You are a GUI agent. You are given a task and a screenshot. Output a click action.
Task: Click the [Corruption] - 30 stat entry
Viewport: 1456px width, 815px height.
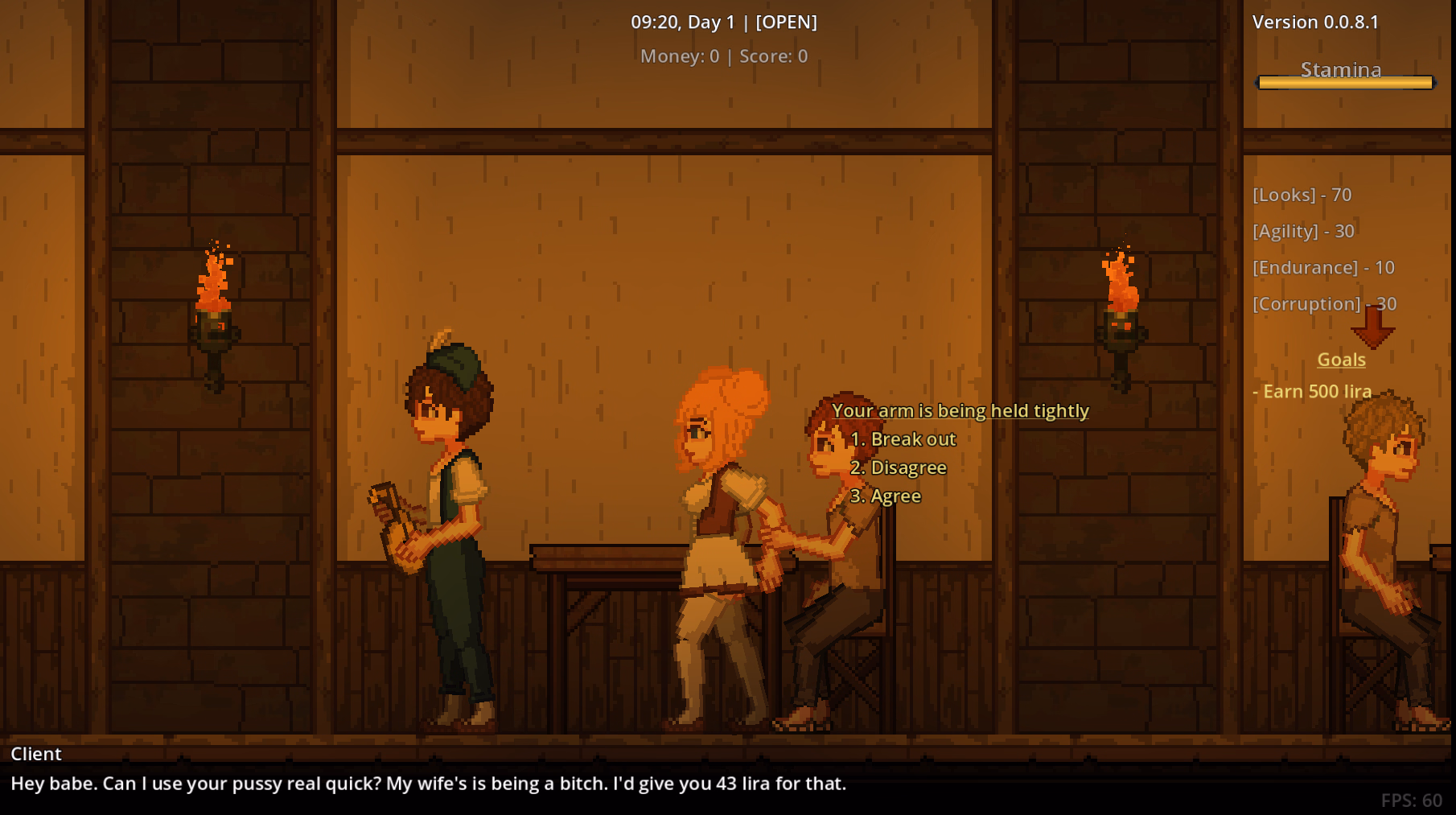tap(1324, 304)
